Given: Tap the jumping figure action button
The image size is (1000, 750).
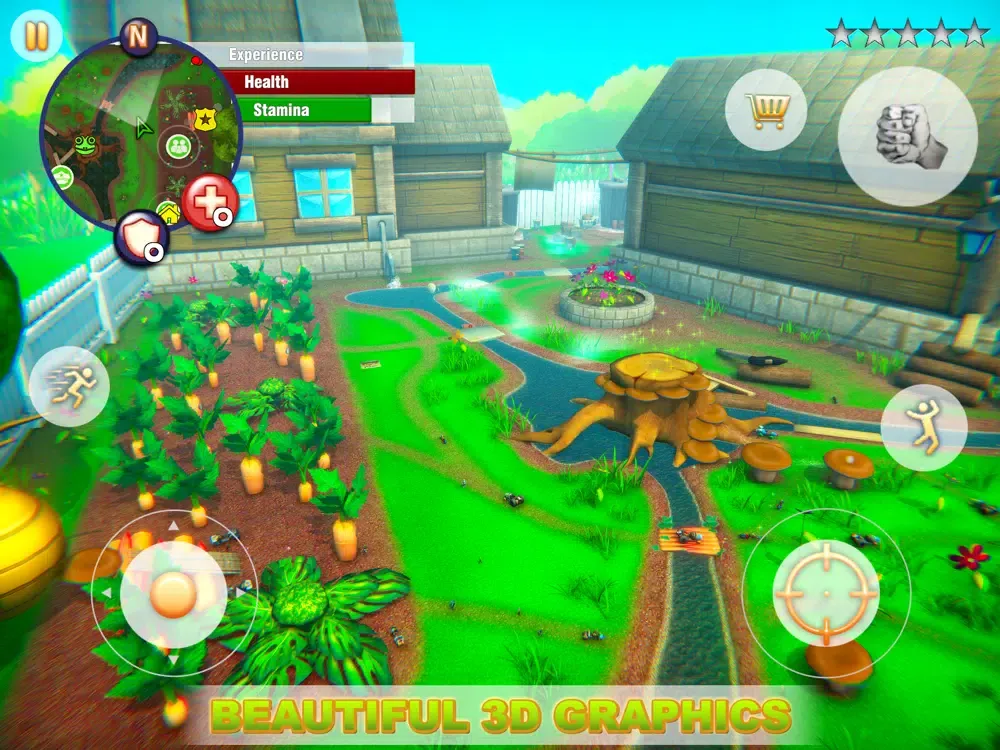Looking at the screenshot, I should tap(923, 427).
